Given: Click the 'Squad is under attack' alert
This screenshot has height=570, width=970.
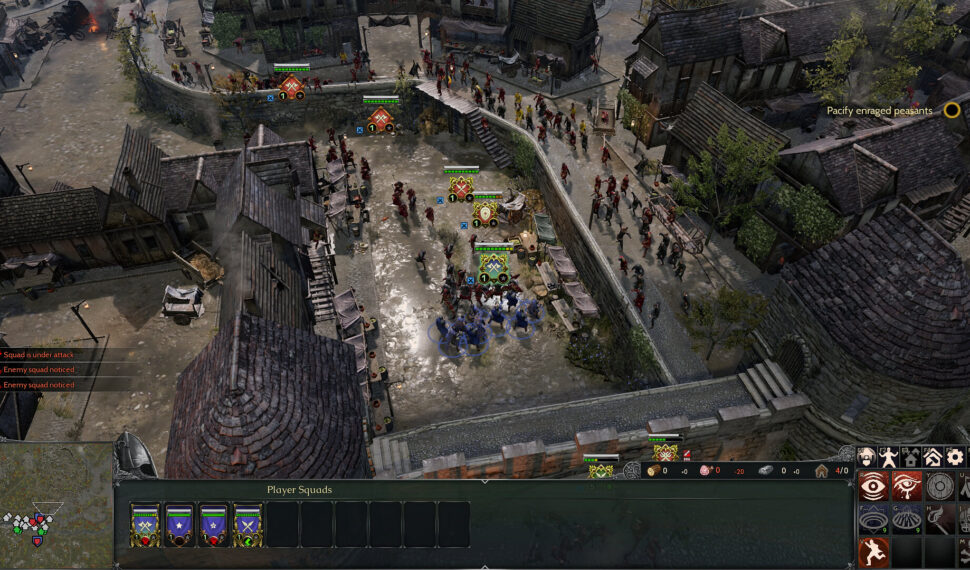Looking at the screenshot, I should click(60, 354).
